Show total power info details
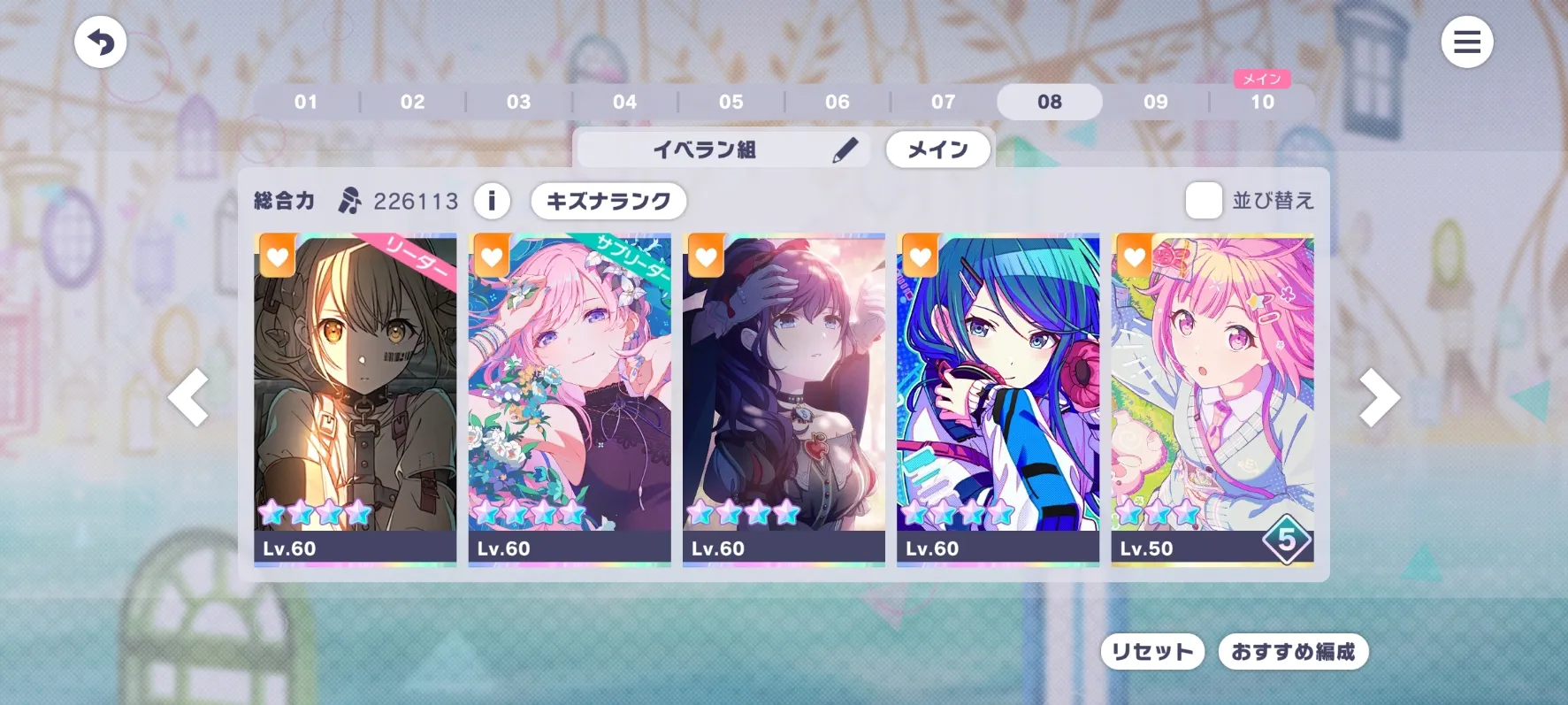Viewport: 1568px width, 705px height. point(492,201)
